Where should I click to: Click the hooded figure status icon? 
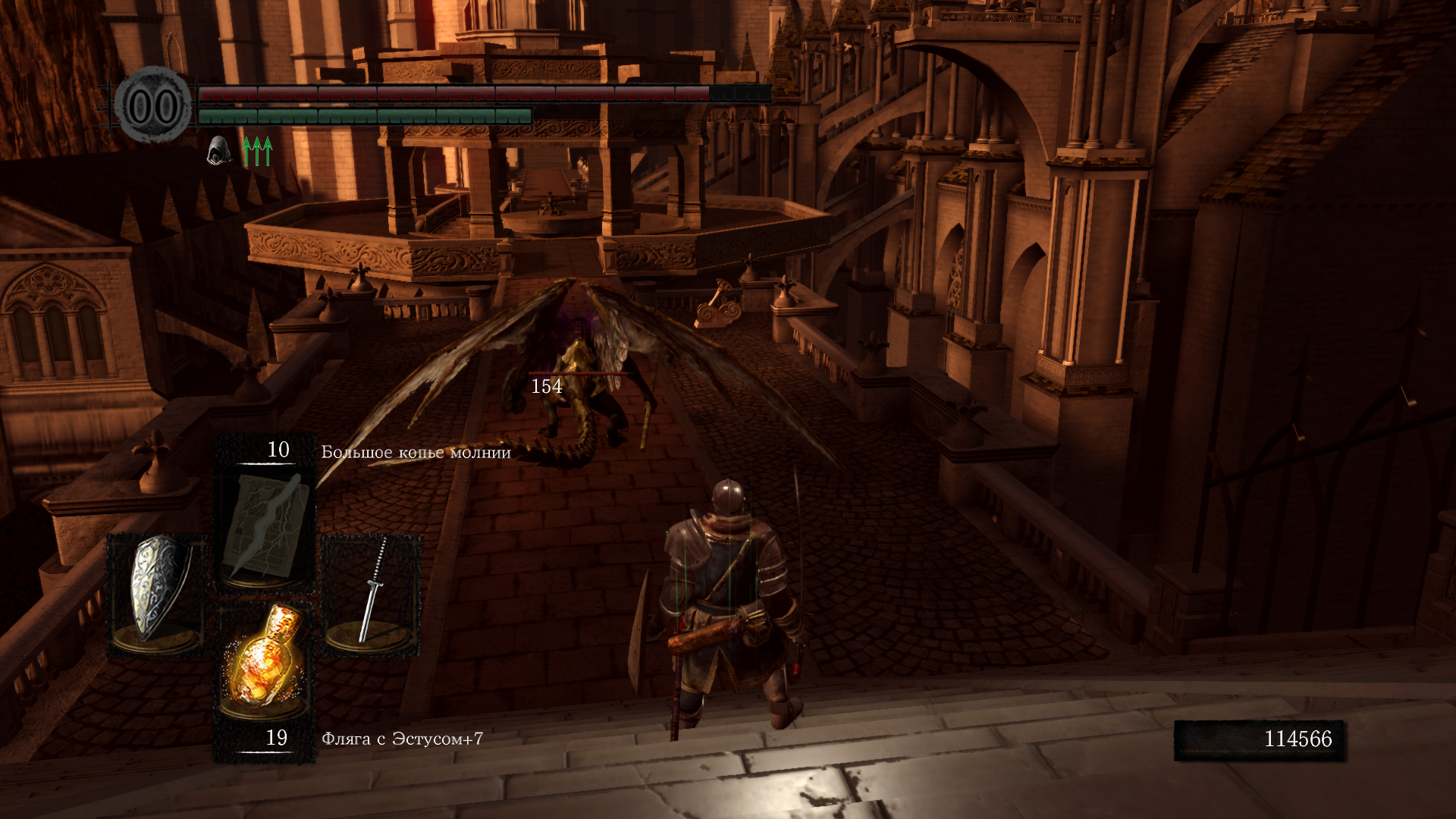click(218, 150)
